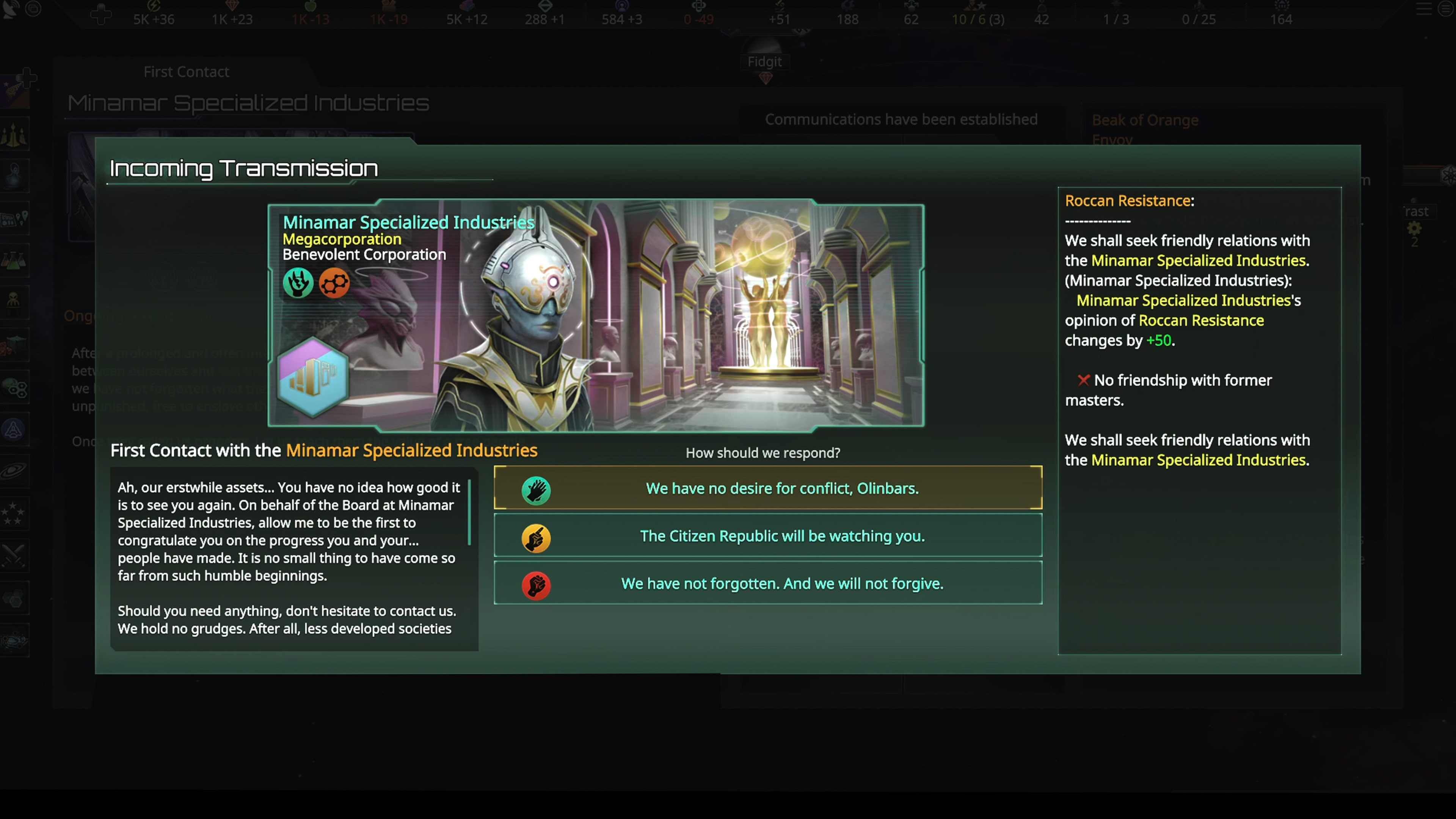The image size is (1456, 819).
Task: Select the Traditions sidebar icon
Action: (15, 134)
